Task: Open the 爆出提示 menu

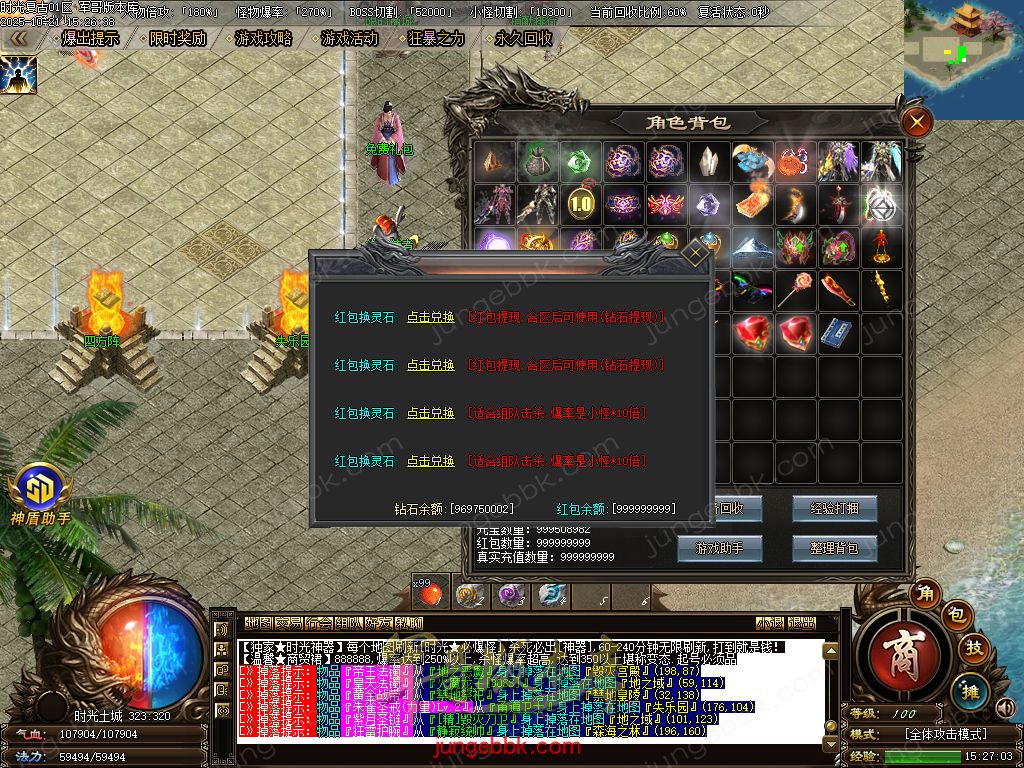Action: click(x=90, y=38)
